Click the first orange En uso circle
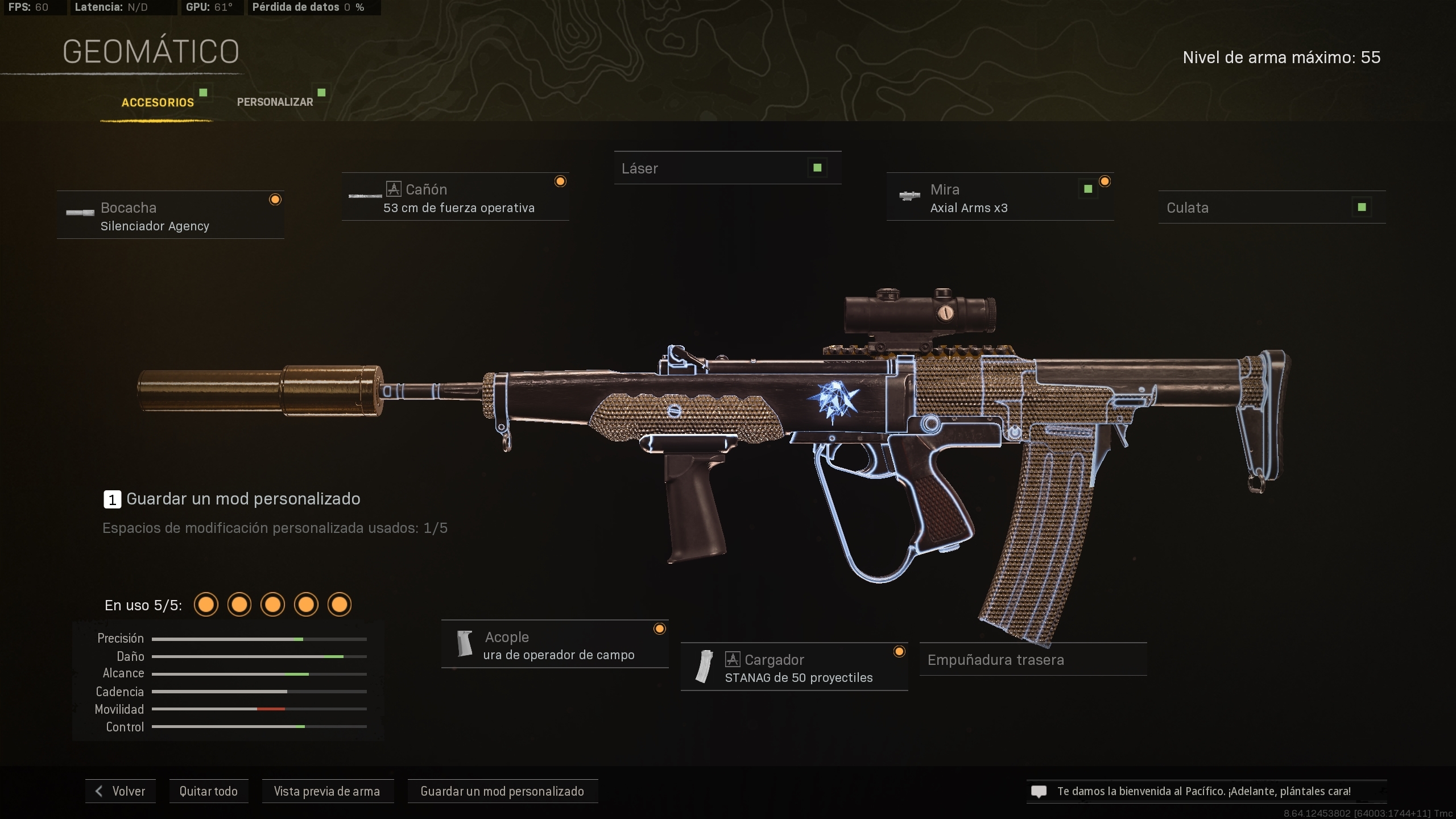The image size is (1456, 819). pyautogui.click(x=206, y=605)
